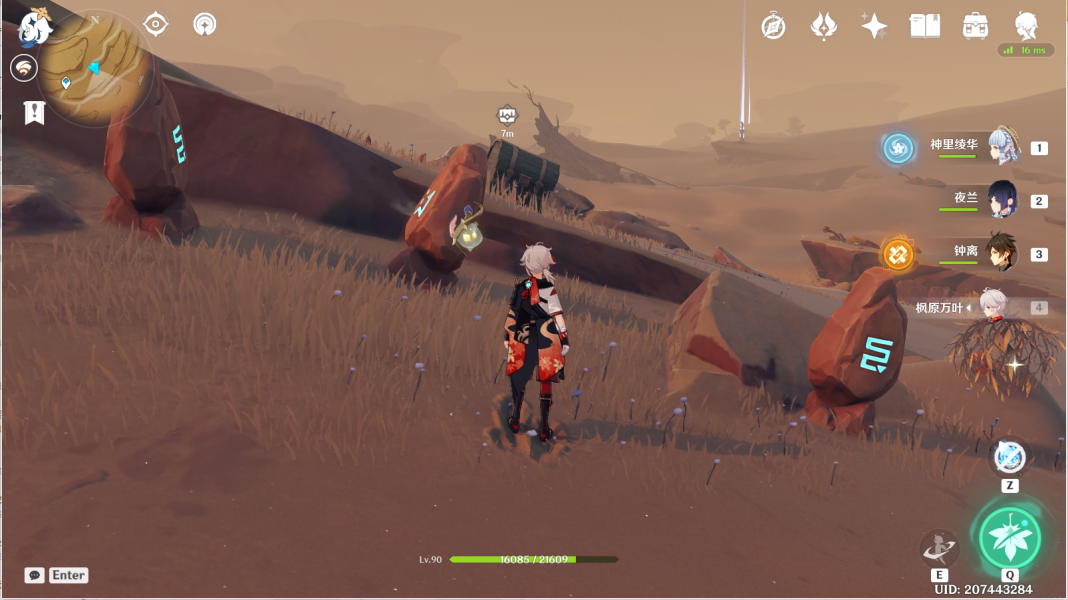Screen dimensions: 1068x600
Task: Use the elemental skill with spinning figure
Action: pyautogui.click(x=939, y=547)
